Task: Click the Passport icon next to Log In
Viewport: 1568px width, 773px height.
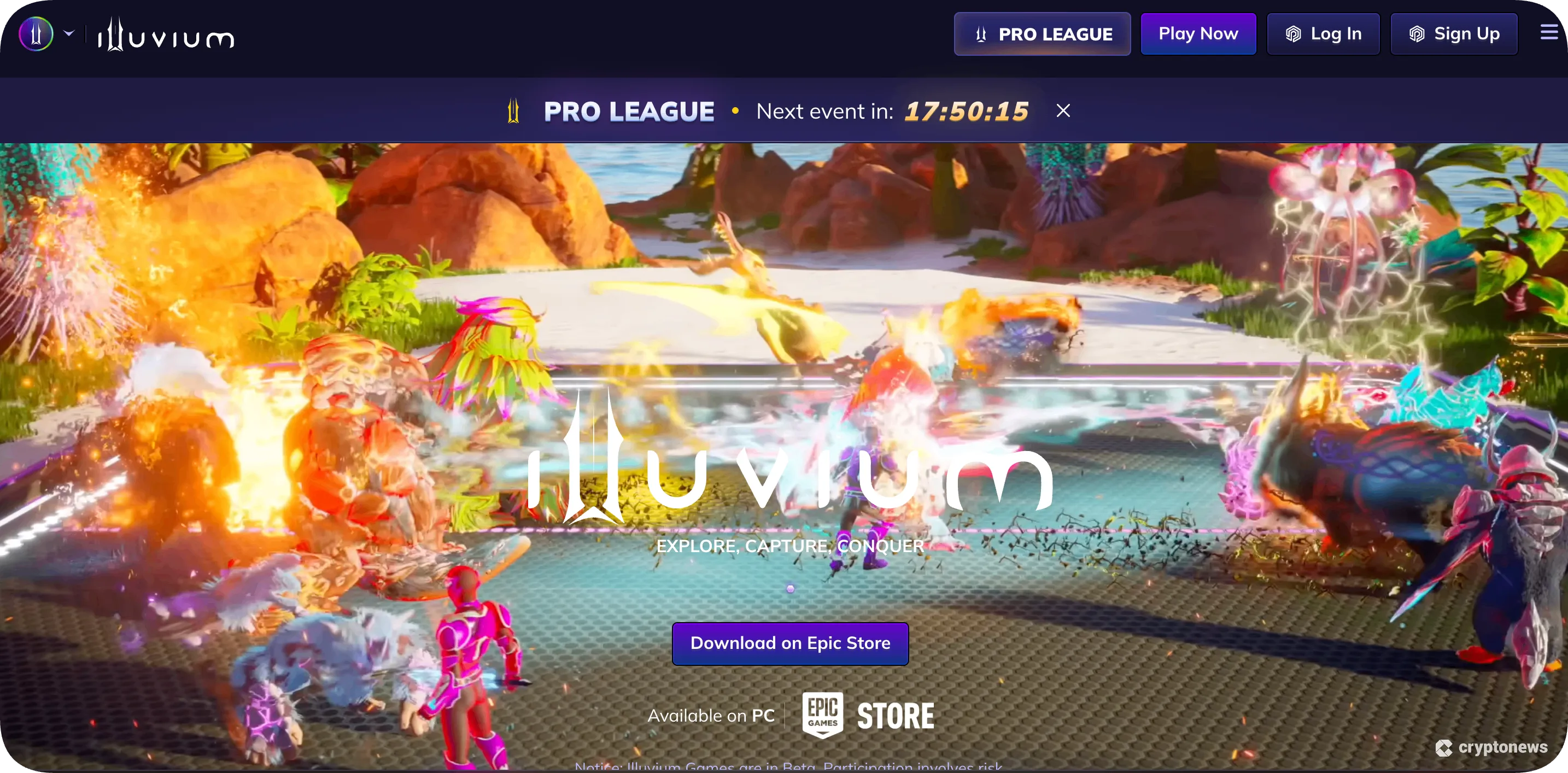Action: (1292, 34)
